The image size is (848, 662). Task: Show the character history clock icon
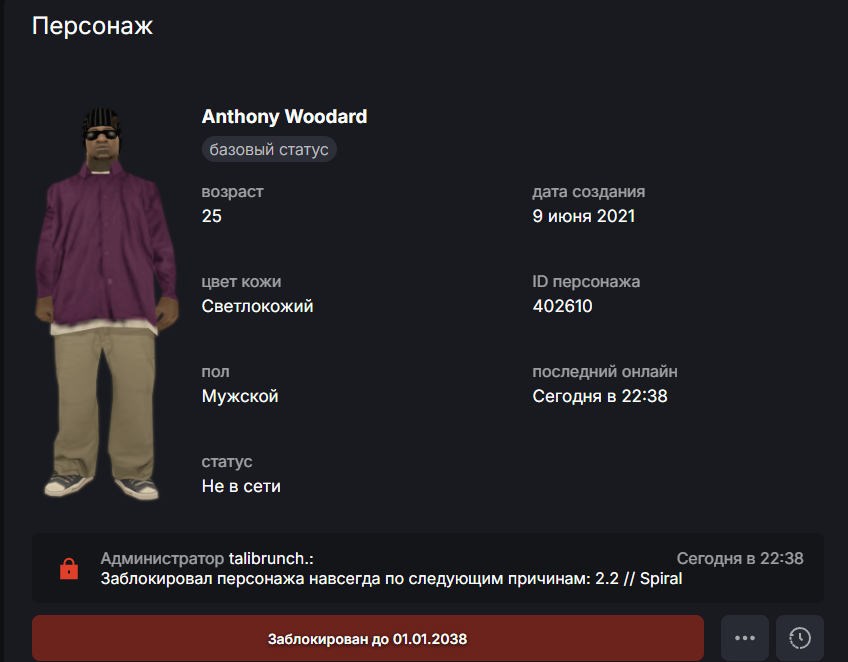click(x=799, y=638)
